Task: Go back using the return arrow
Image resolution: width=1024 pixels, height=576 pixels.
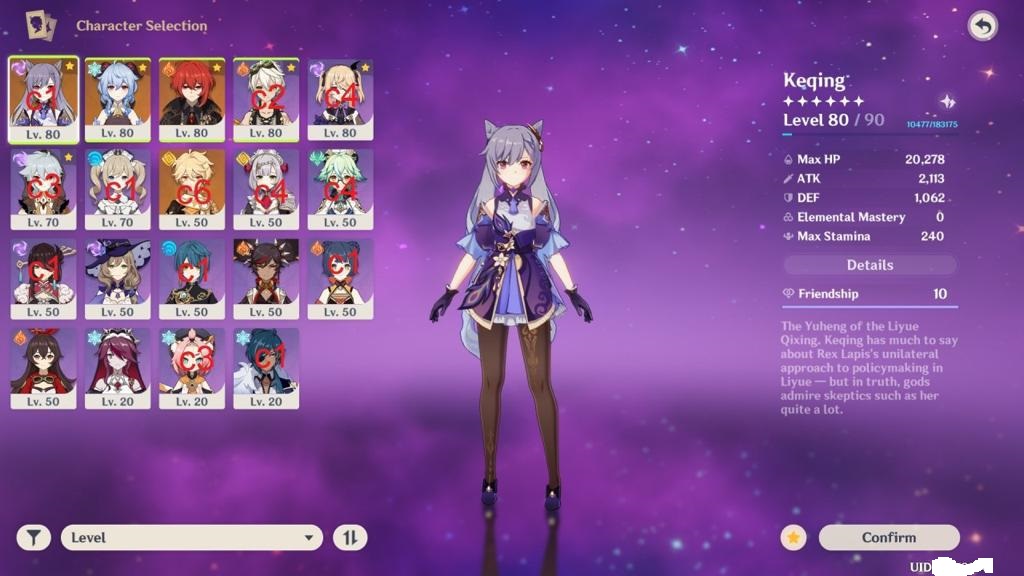Action: (x=982, y=27)
